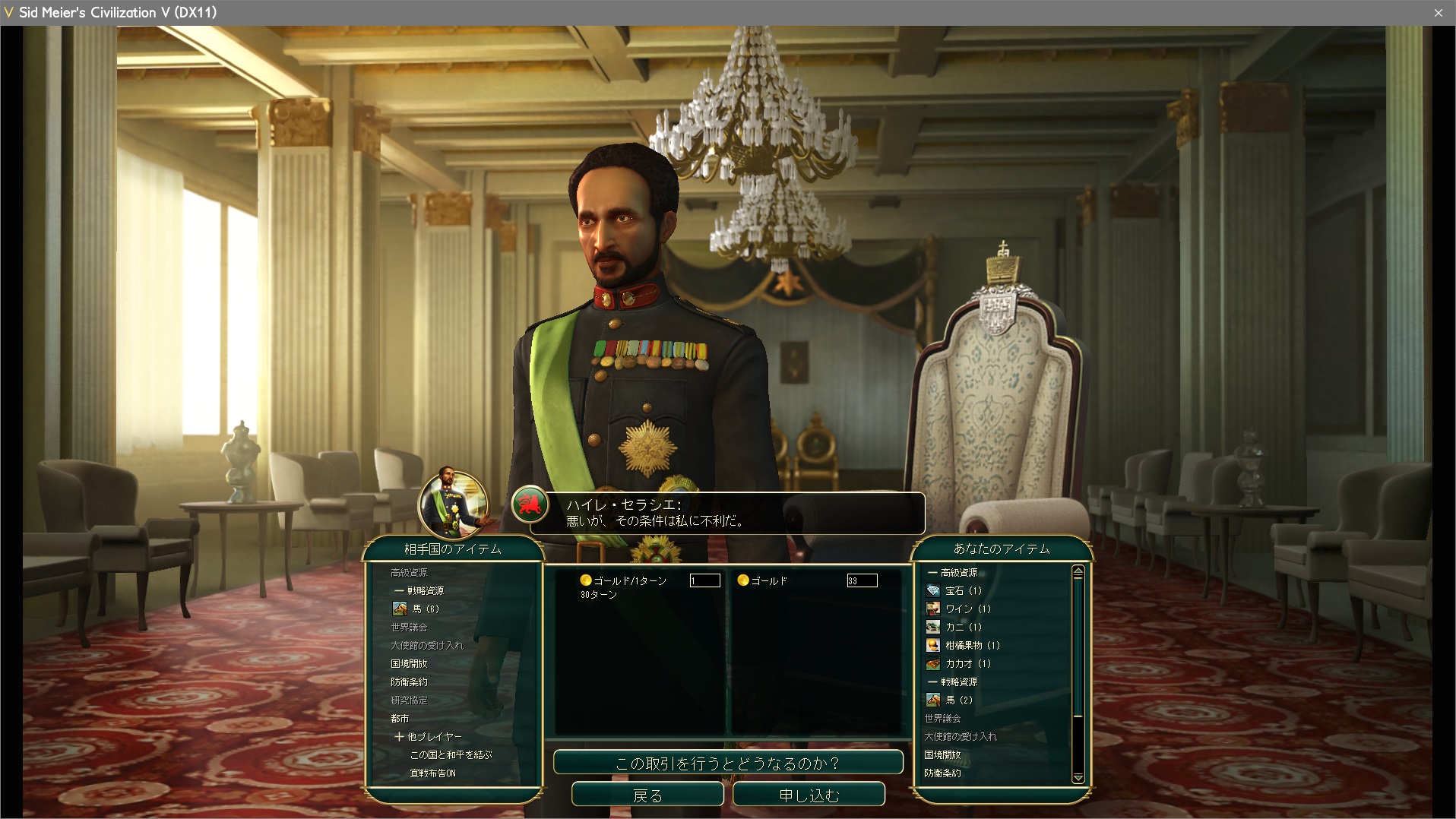Viewport: 1456px width, 819px height.
Task: Collapse the opponent's 戦略資源 section
Action: click(x=399, y=590)
